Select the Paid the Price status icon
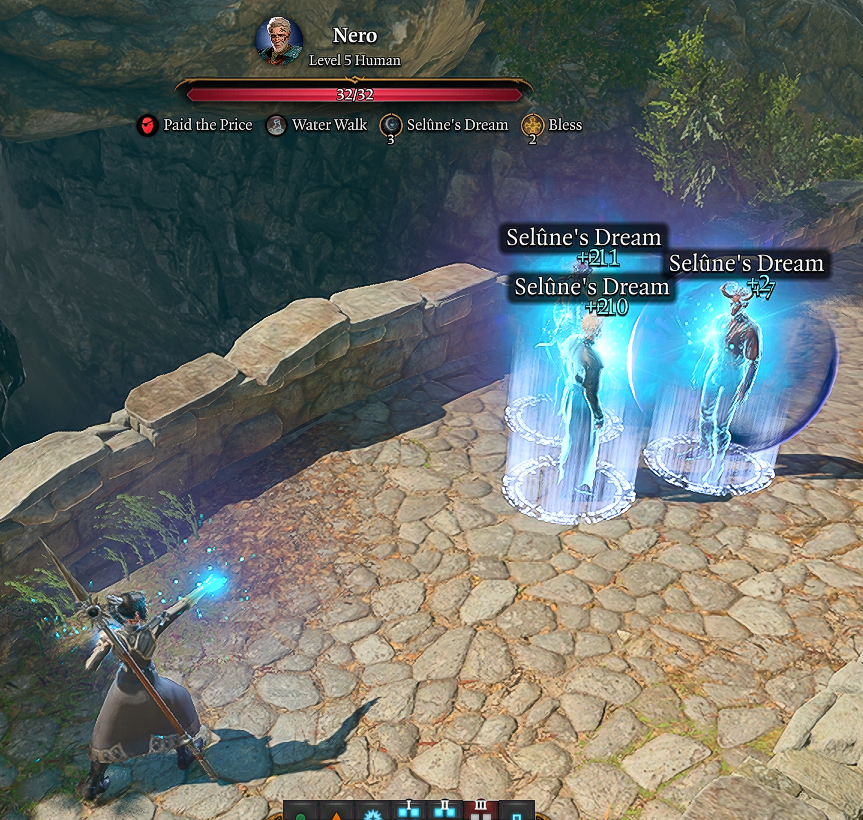 pyautogui.click(x=147, y=125)
